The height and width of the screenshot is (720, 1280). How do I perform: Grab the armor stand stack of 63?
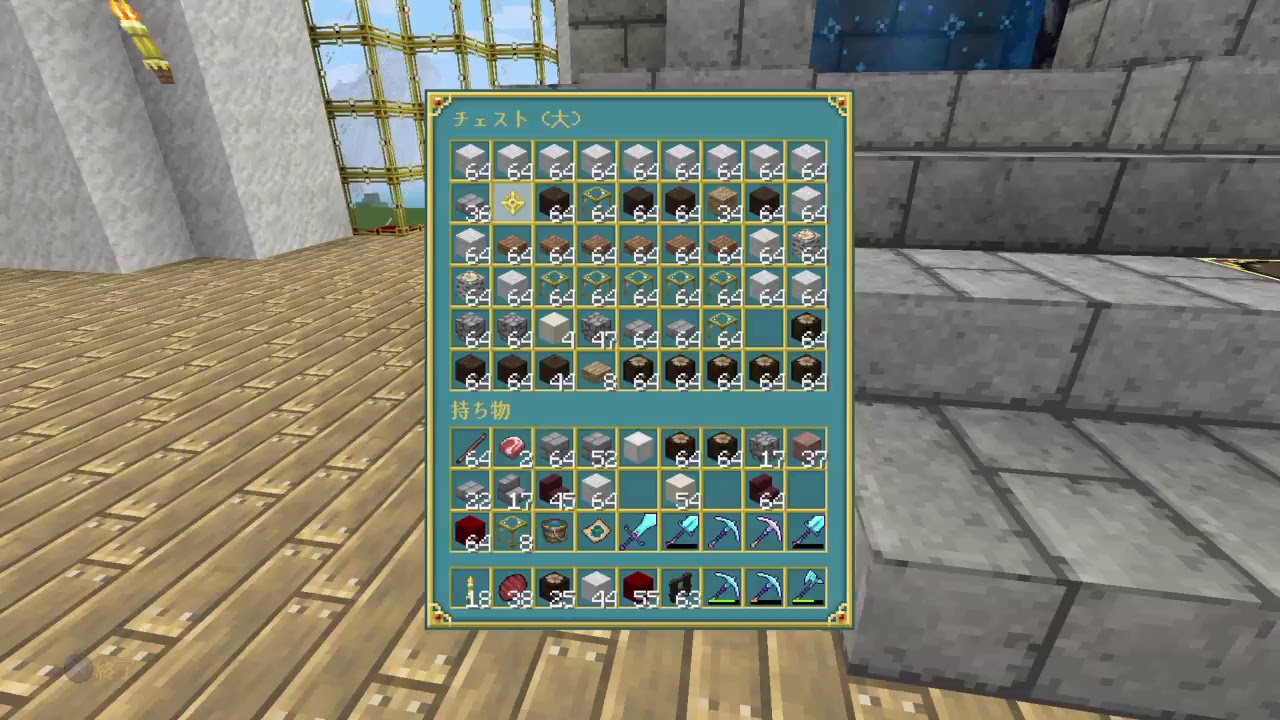click(680, 587)
